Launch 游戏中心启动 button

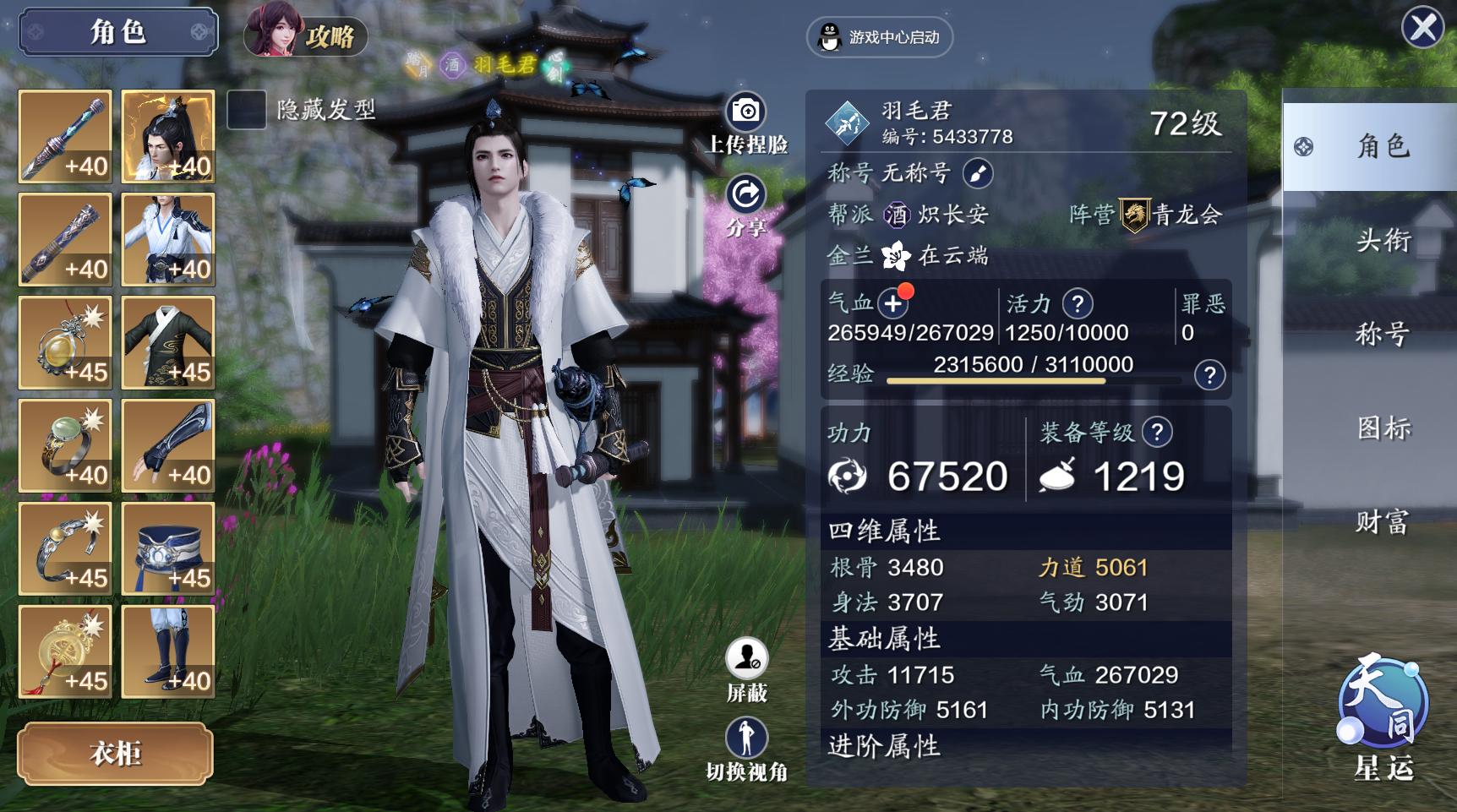[880, 37]
